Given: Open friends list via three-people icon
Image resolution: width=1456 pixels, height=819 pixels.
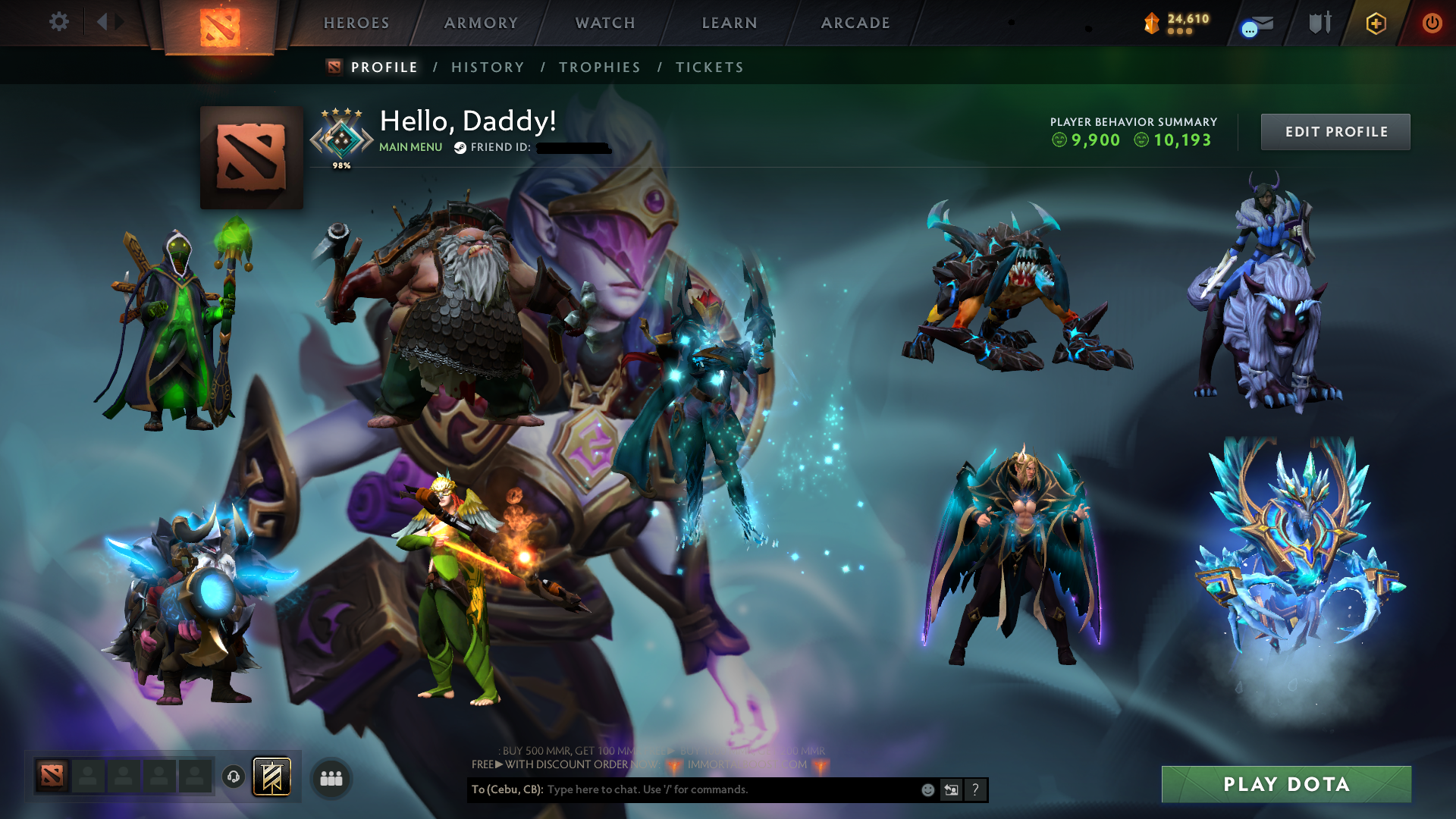Looking at the screenshot, I should [331, 777].
